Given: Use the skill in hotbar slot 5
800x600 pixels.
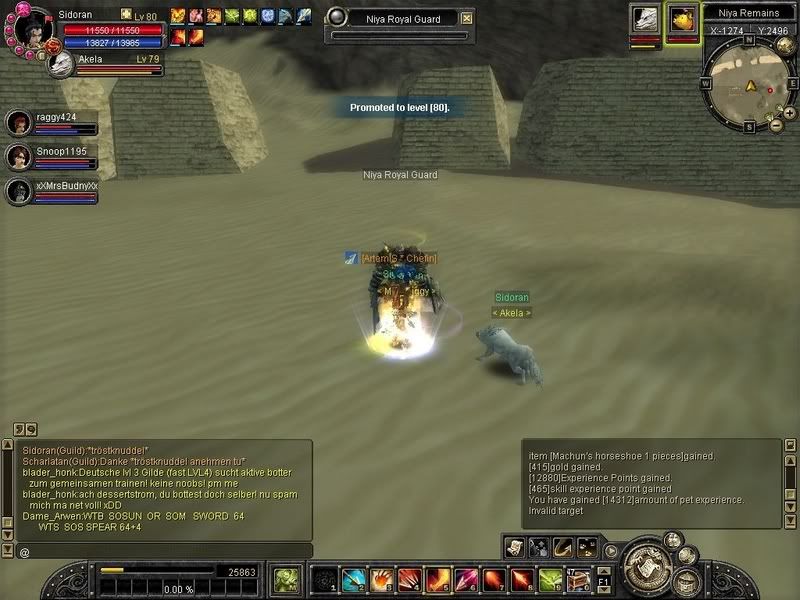Looking at the screenshot, I should pyautogui.click(x=437, y=580).
